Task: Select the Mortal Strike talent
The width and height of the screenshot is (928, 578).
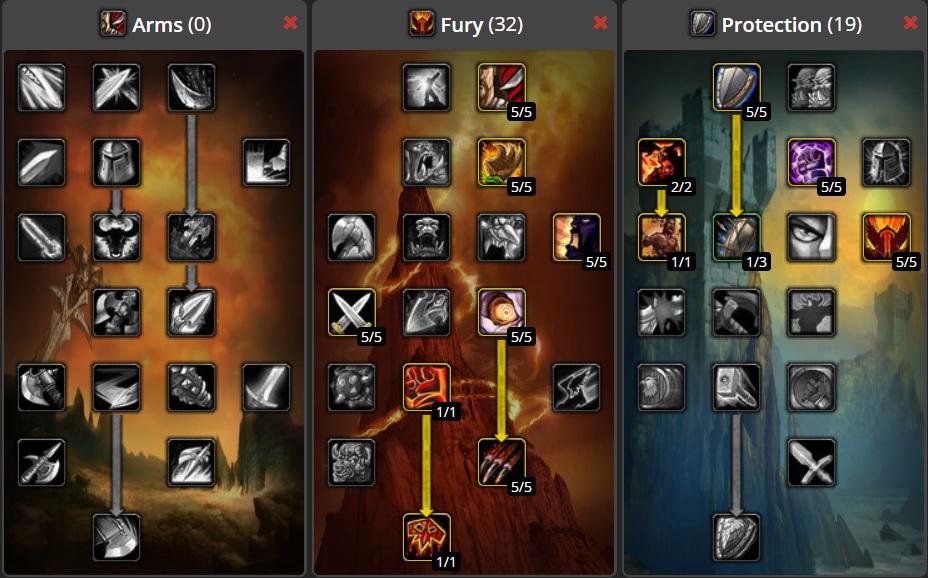Action: click(x=117, y=537)
